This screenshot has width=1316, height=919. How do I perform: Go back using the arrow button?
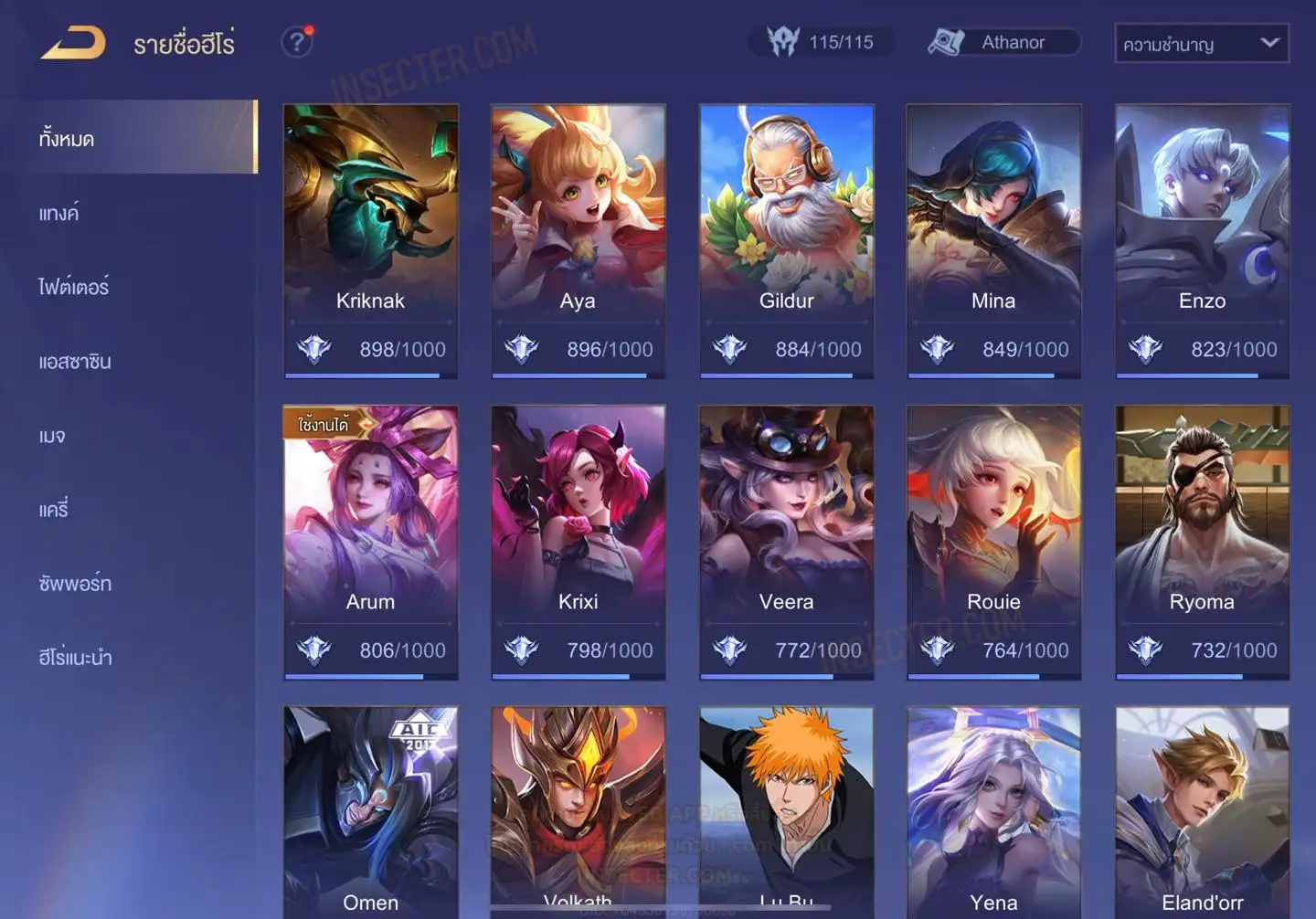tap(73, 43)
